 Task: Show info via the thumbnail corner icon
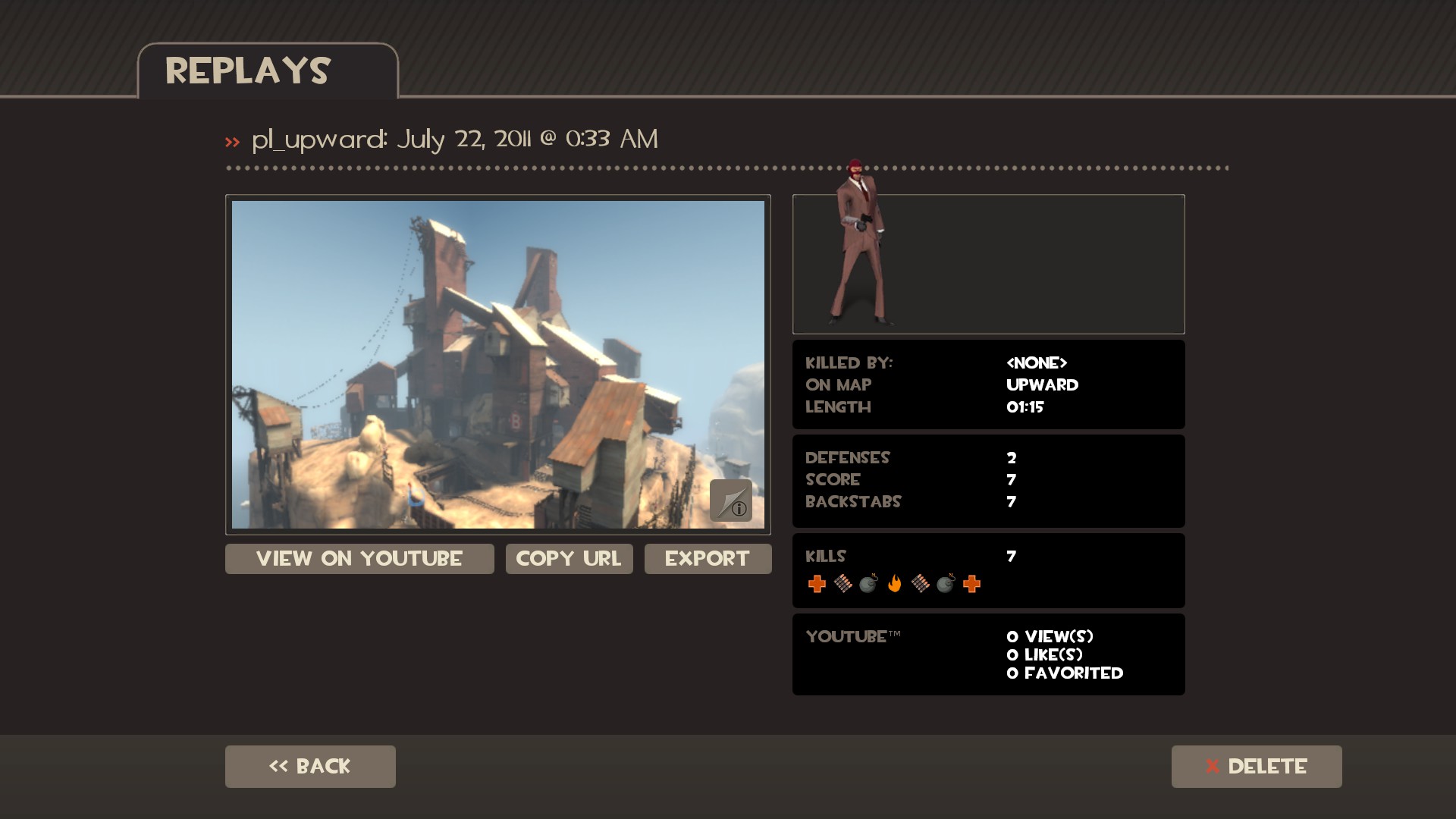[731, 500]
